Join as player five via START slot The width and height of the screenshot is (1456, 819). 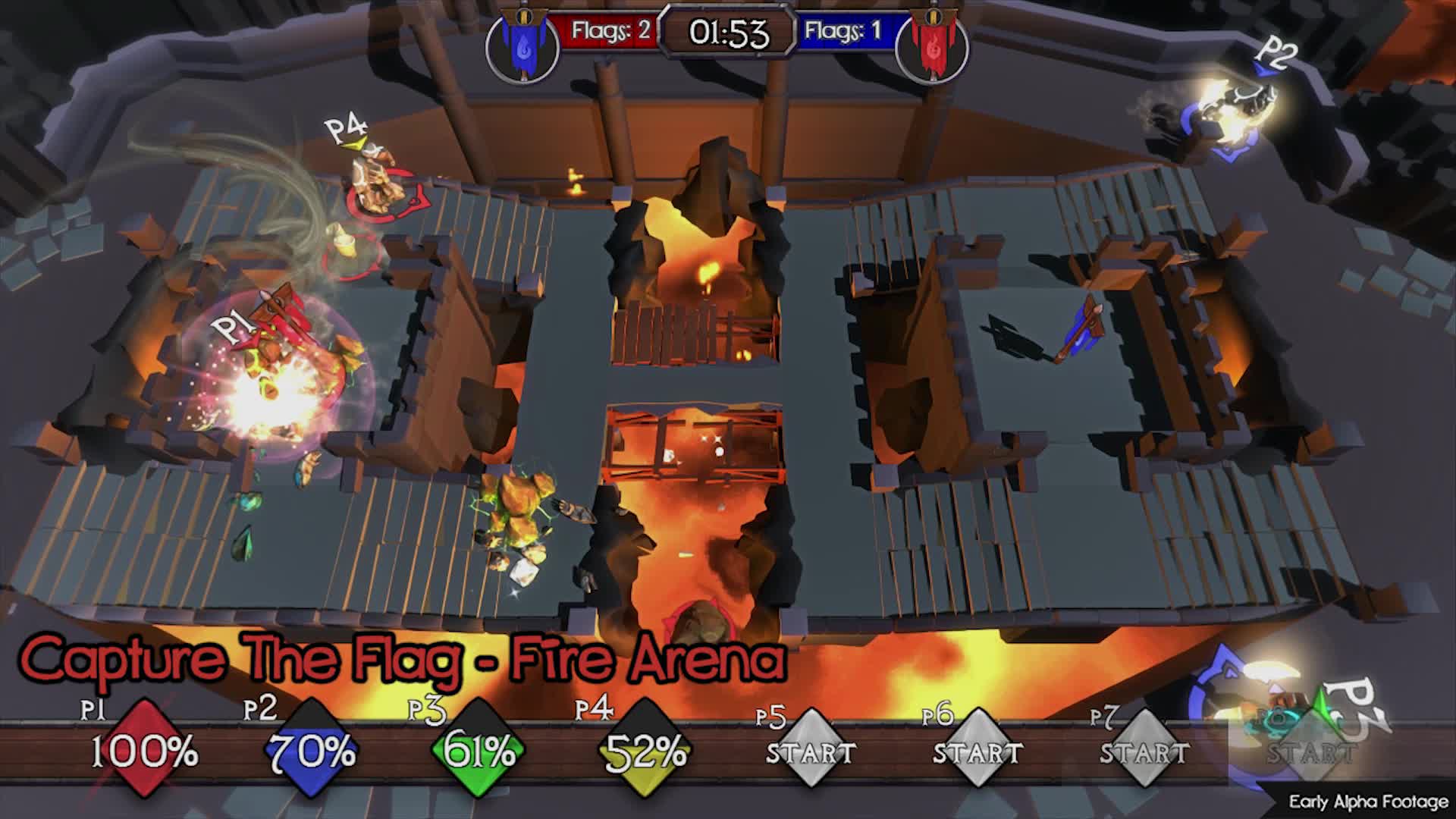pos(811,752)
